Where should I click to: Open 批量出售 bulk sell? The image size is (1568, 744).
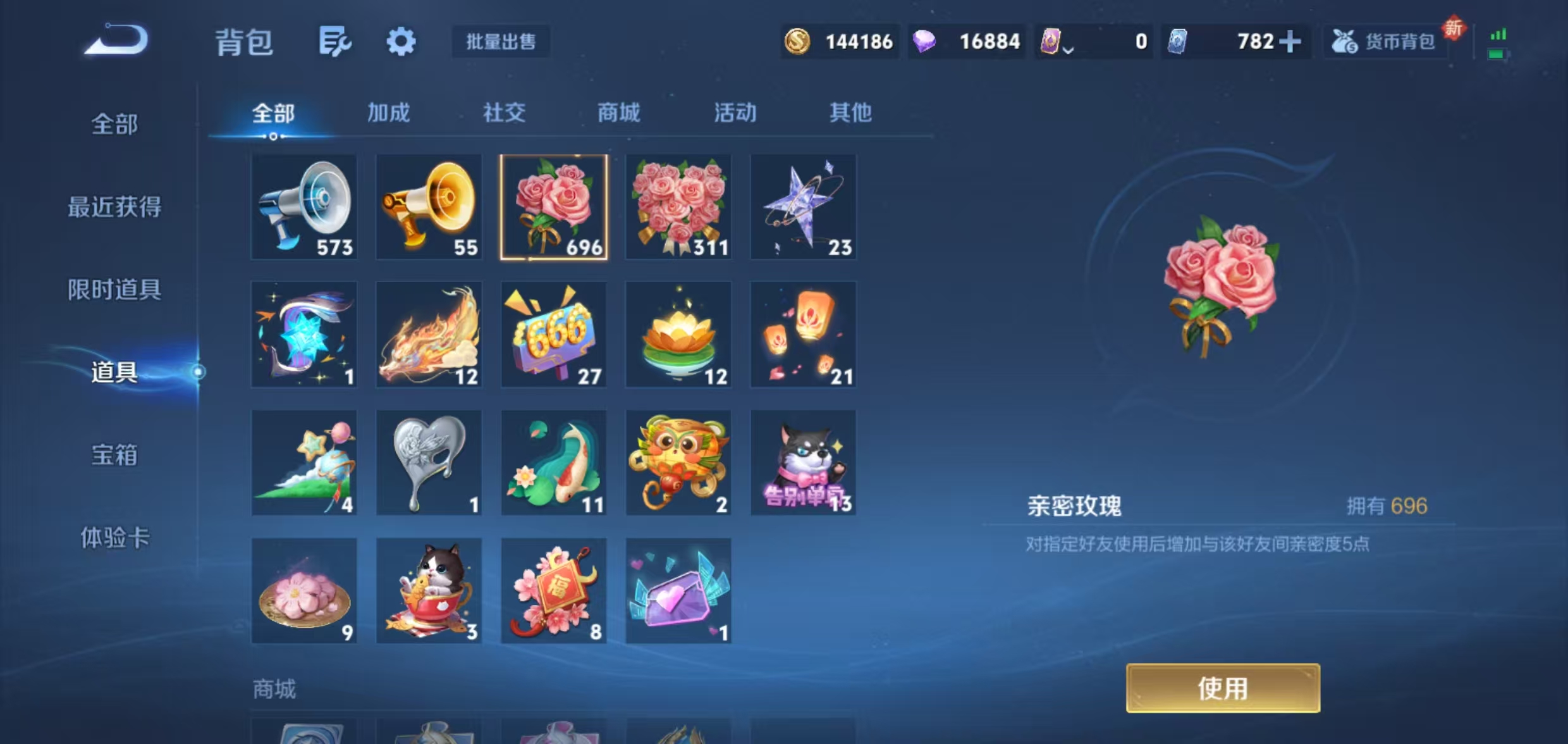(x=500, y=42)
